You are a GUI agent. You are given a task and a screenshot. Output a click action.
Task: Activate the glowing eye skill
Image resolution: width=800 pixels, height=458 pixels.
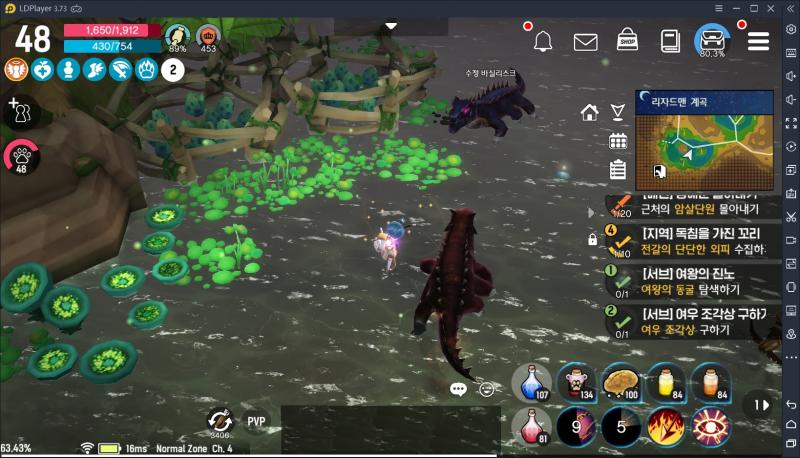708,426
